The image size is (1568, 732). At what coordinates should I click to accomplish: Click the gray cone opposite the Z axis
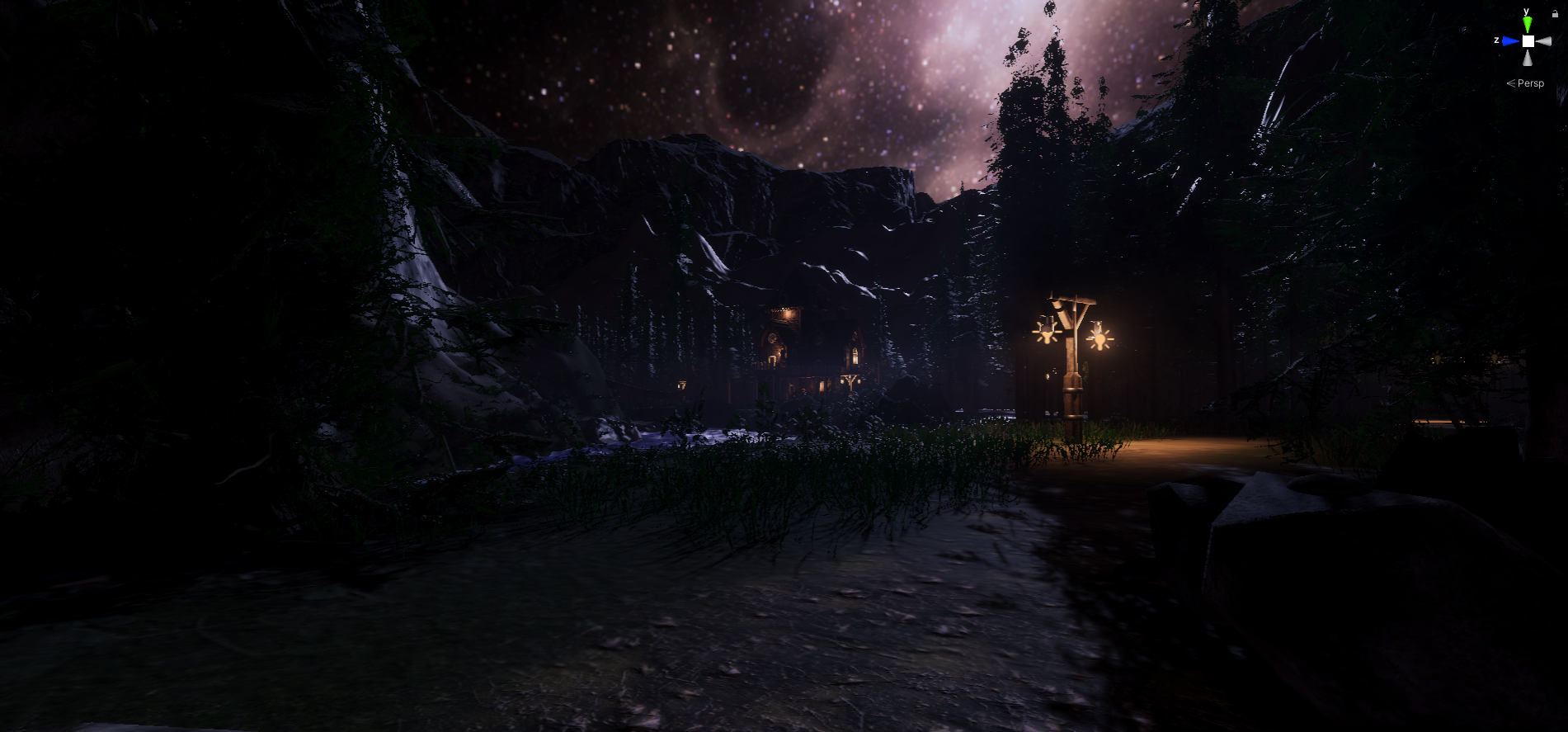[x=1544, y=41]
